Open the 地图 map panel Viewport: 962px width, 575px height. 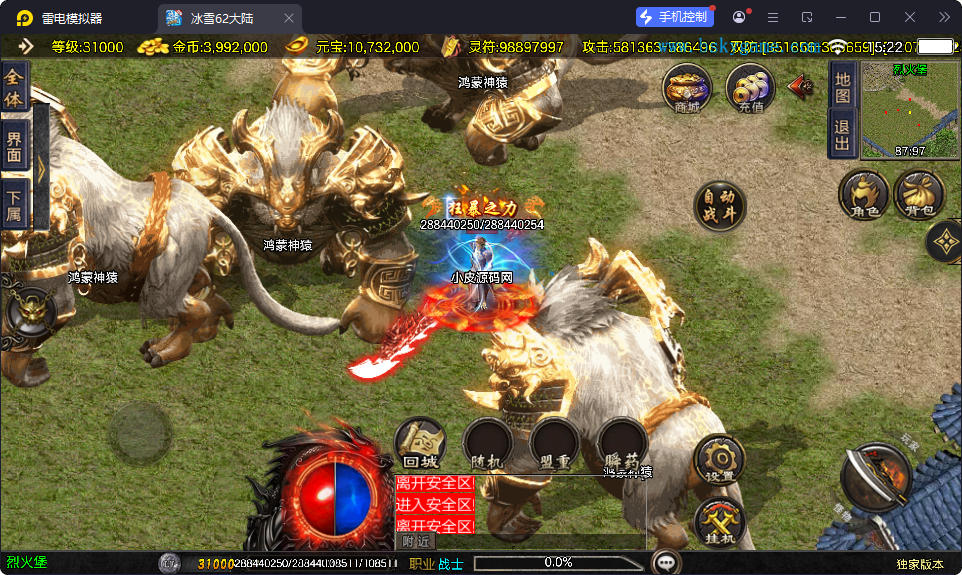[842, 87]
